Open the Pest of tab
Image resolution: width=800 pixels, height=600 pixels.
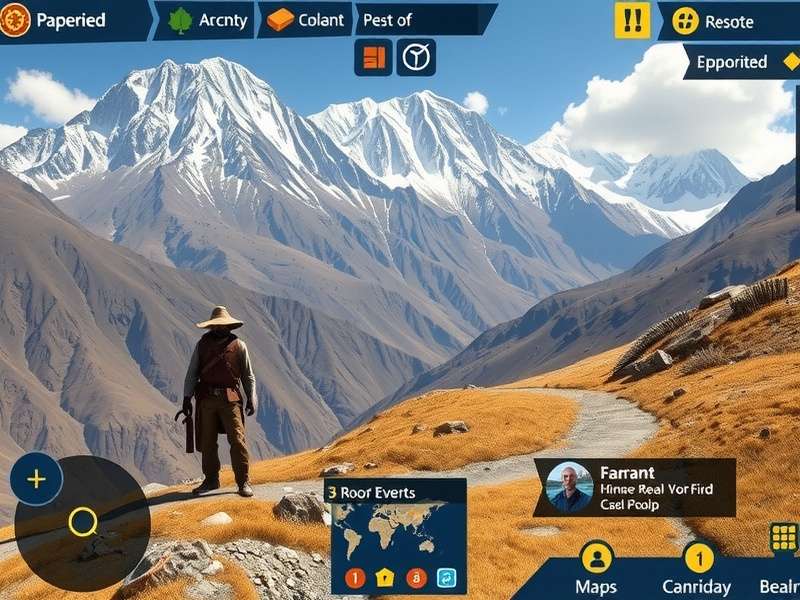tap(420, 19)
